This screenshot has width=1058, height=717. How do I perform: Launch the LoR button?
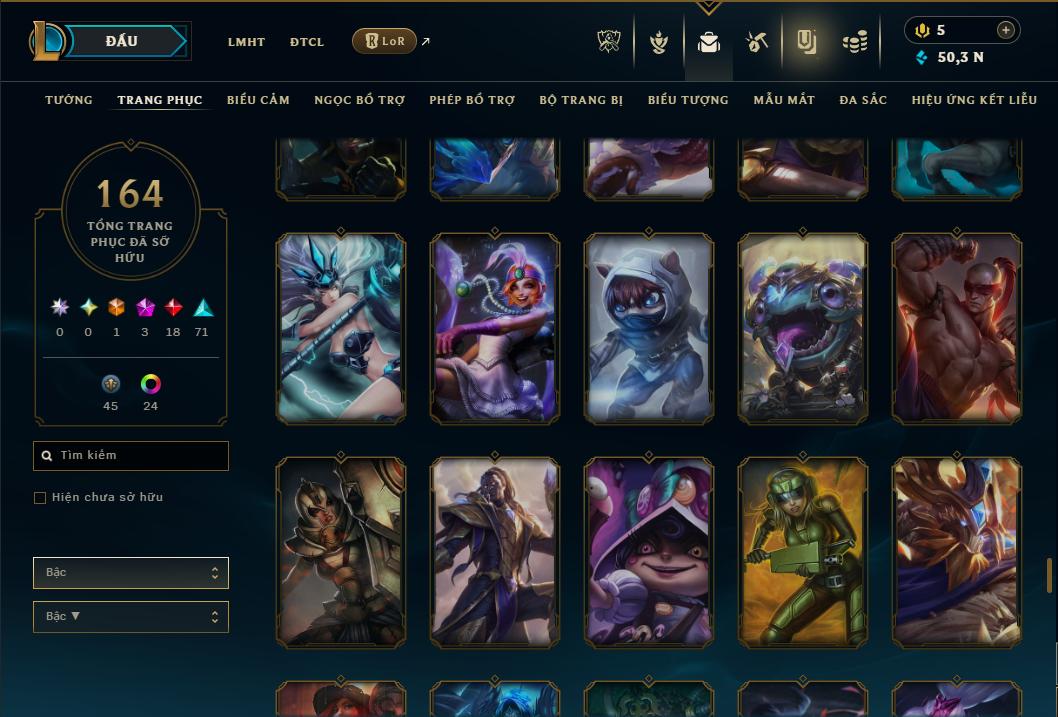click(384, 41)
